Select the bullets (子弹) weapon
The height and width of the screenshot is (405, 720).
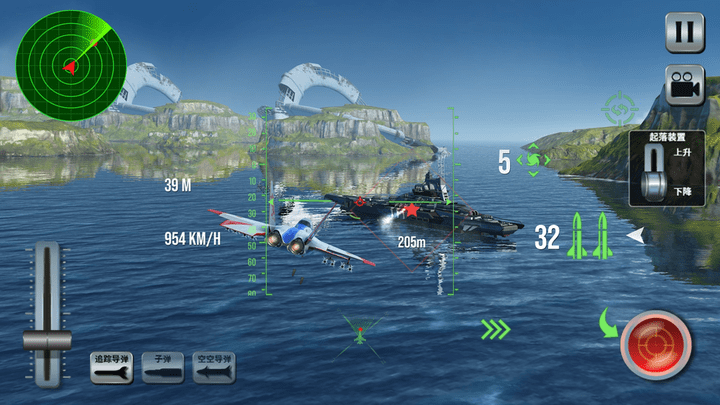[x=162, y=368]
